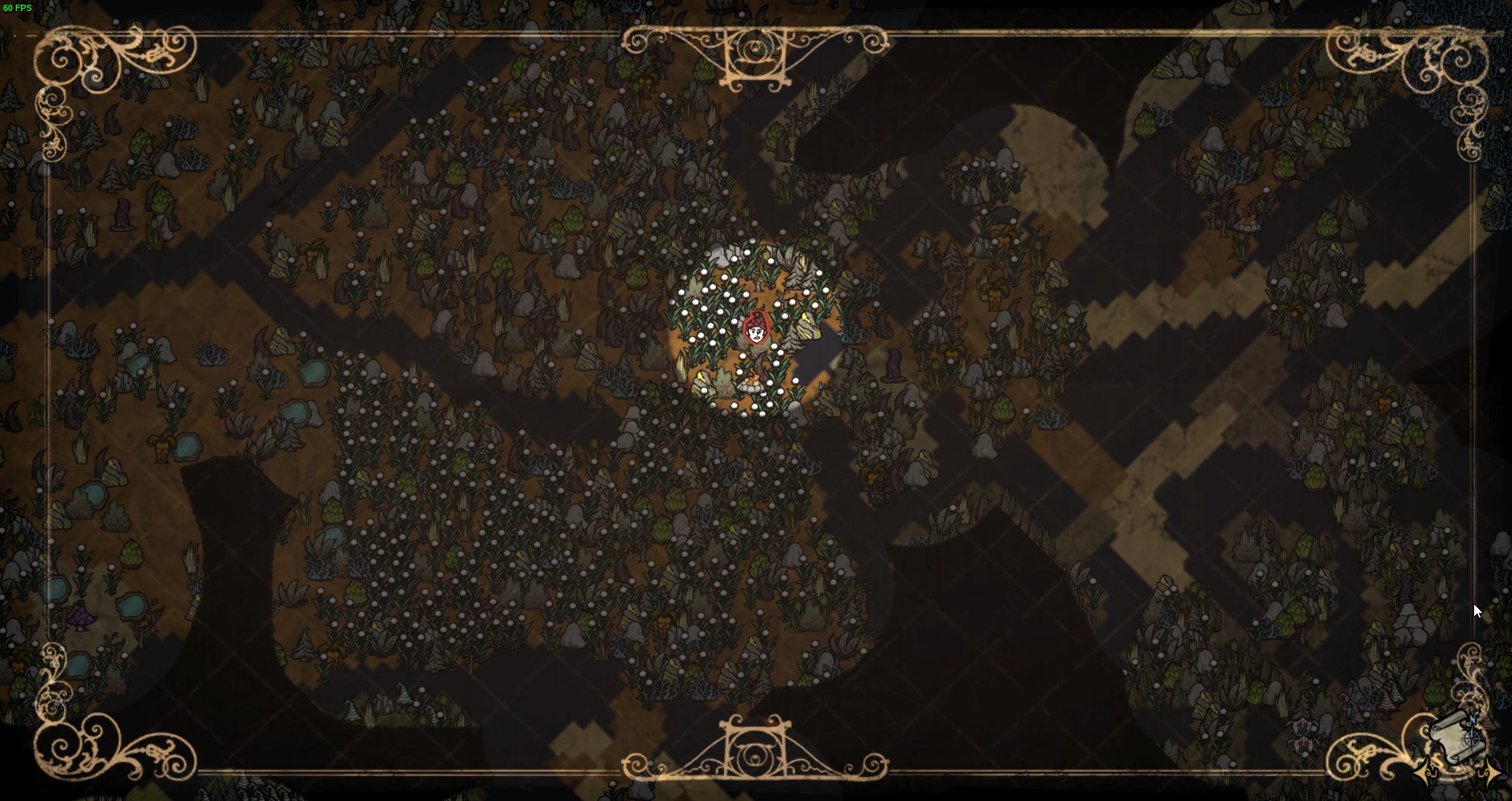Click the purple mushroom icon on far left
This screenshot has height=801, width=1512.
tap(82, 616)
